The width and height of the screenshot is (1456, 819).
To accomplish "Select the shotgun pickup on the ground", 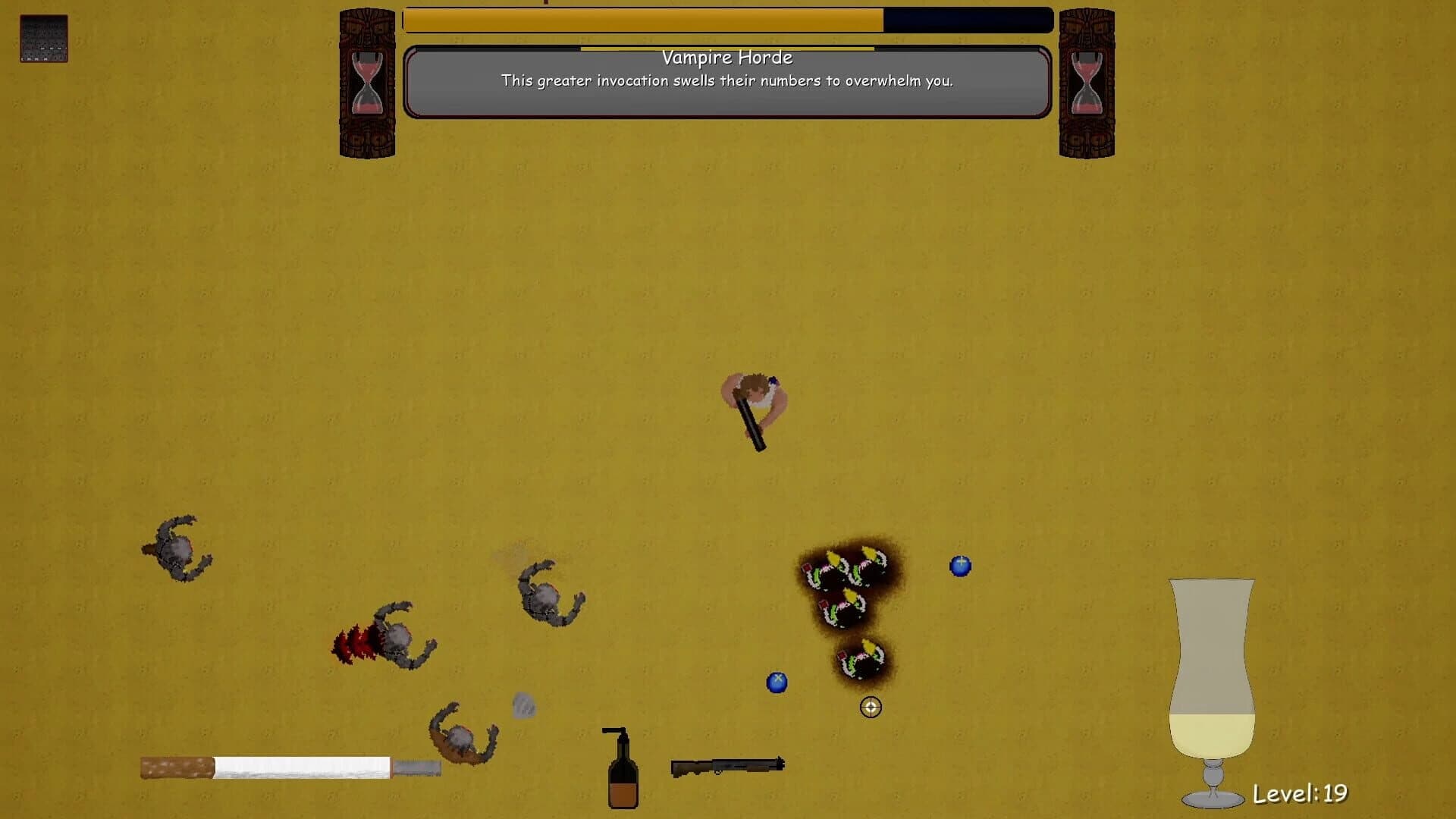I will coord(726,766).
